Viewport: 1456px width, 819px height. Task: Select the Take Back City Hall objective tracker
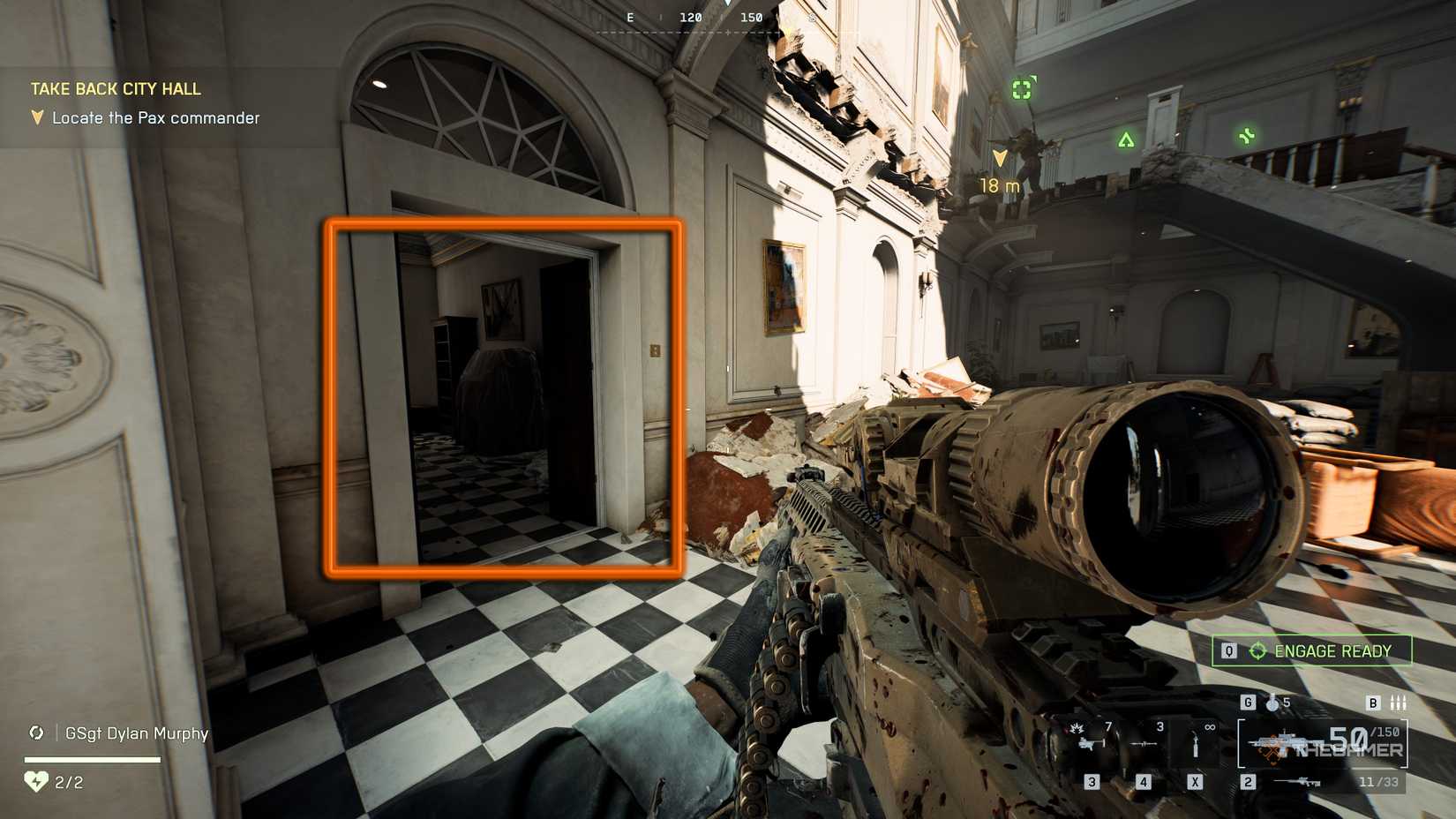coord(116,89)
